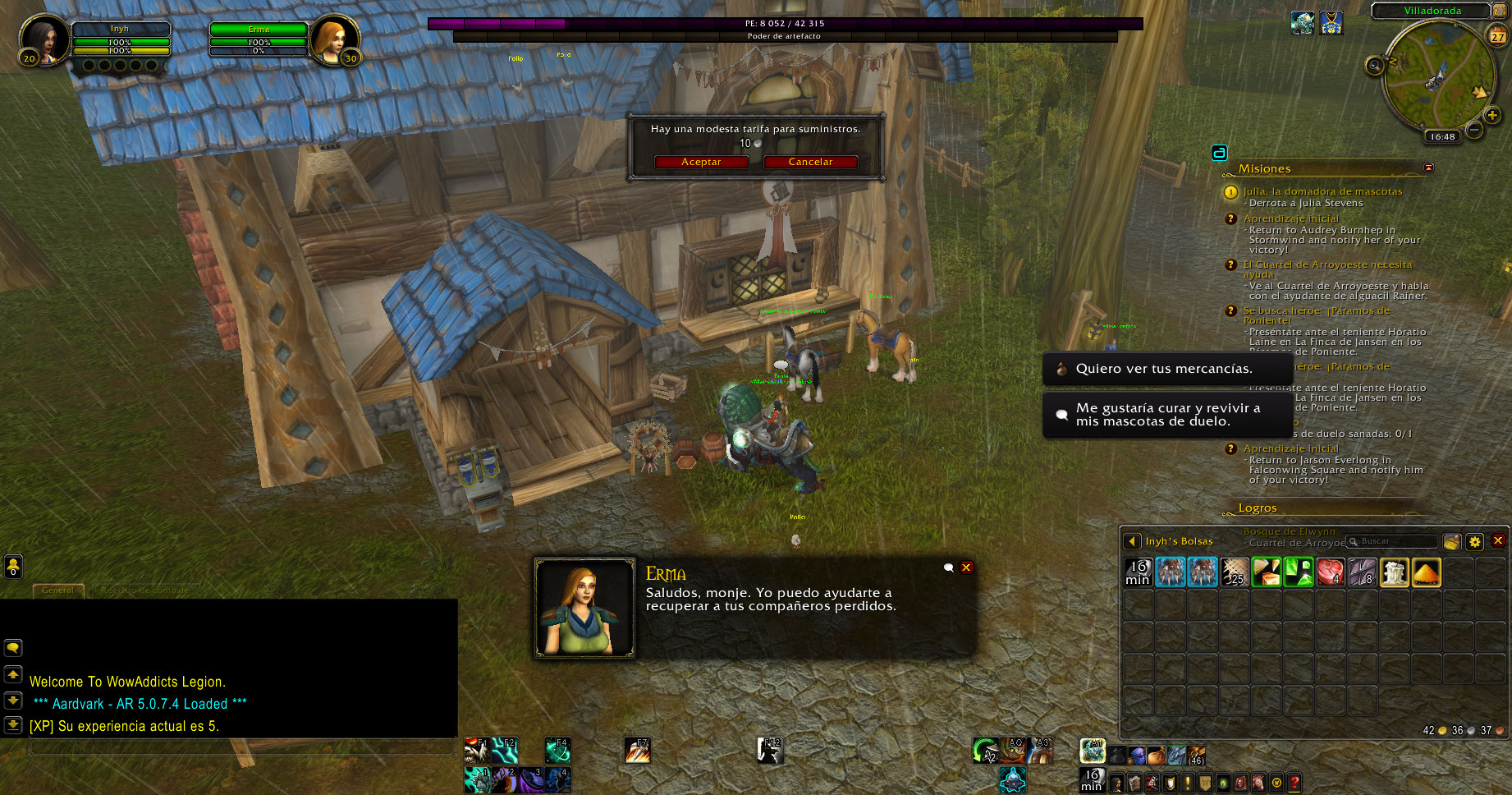
Task: Open bag settings with the gear button
Action: 1475,542
